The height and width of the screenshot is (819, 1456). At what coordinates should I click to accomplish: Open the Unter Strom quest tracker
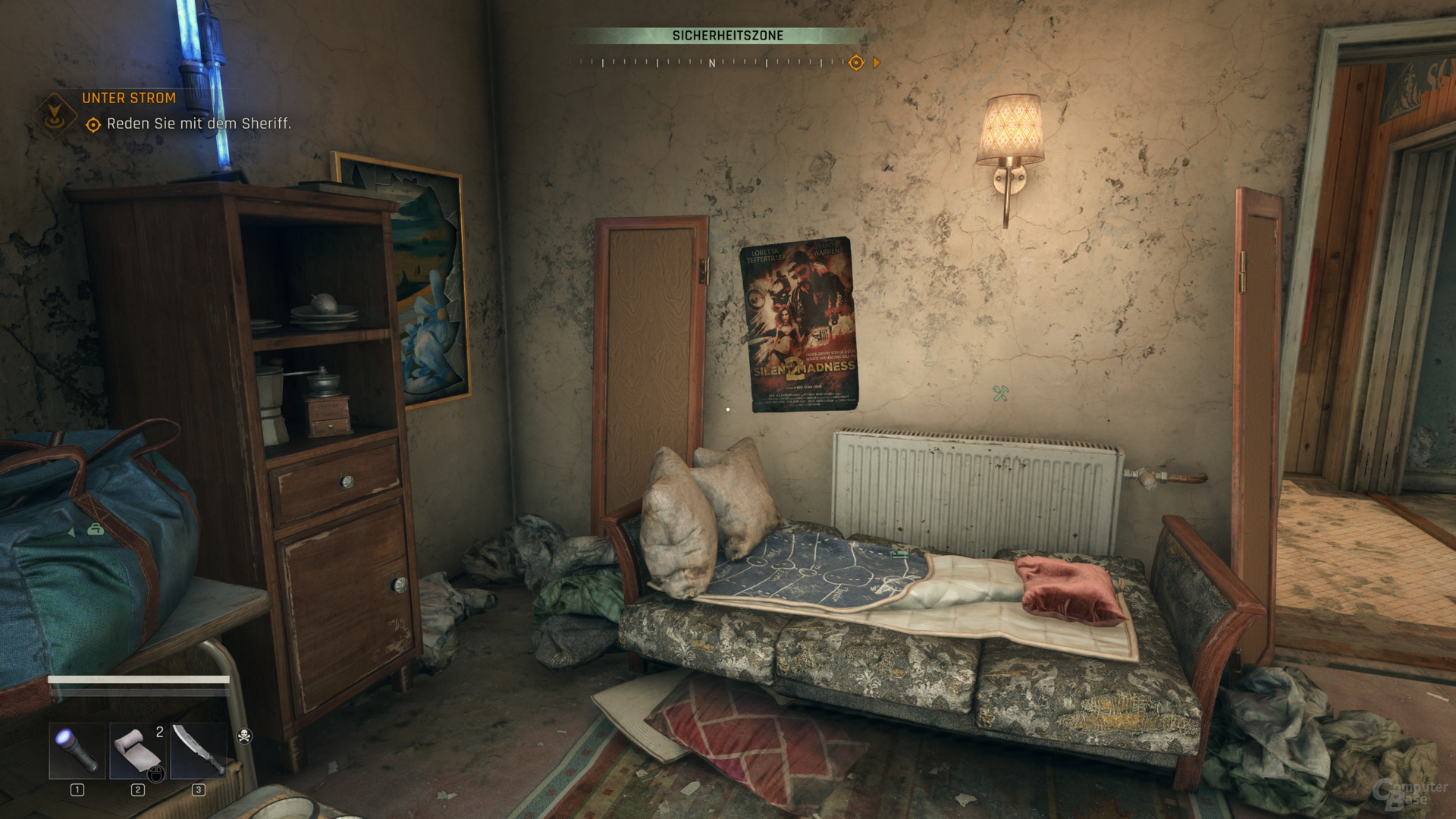pos(129,98)
